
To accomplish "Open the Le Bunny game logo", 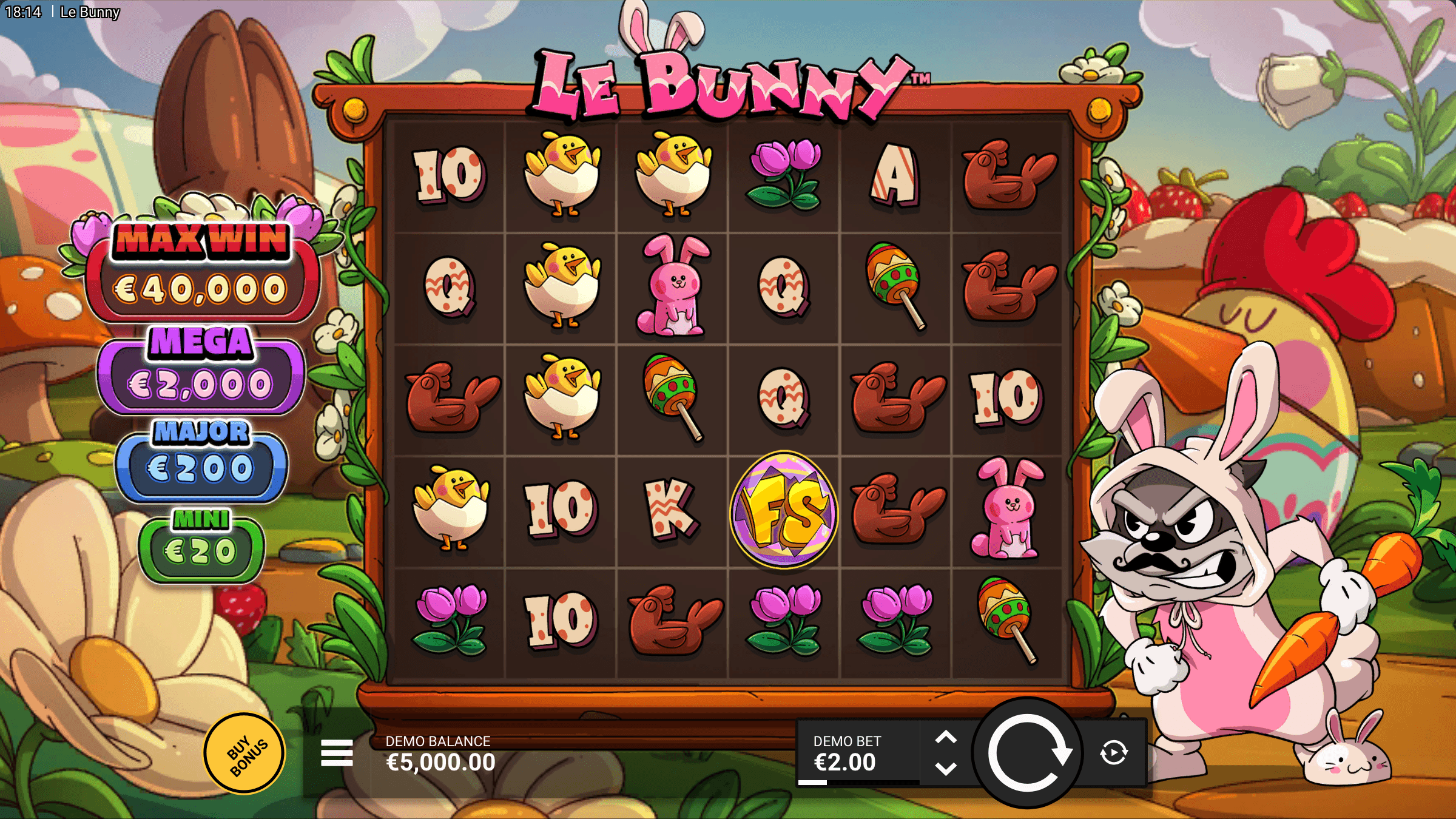I will tap(728, 79).
